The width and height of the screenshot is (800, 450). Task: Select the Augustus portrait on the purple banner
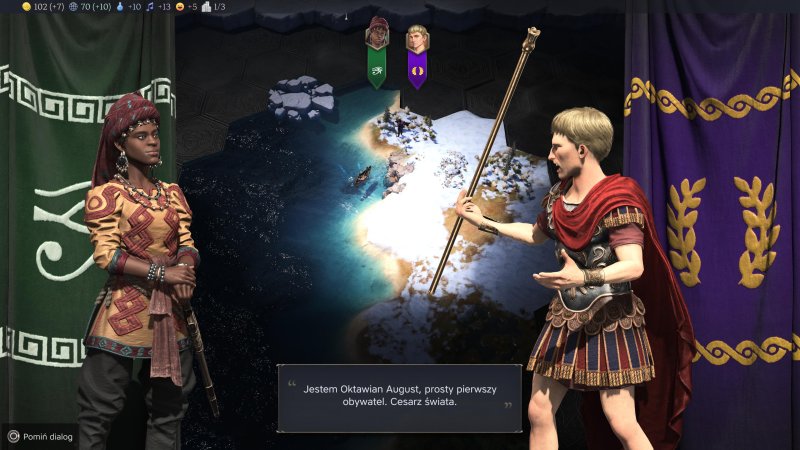pyautogui.click(x=417, y=40)
